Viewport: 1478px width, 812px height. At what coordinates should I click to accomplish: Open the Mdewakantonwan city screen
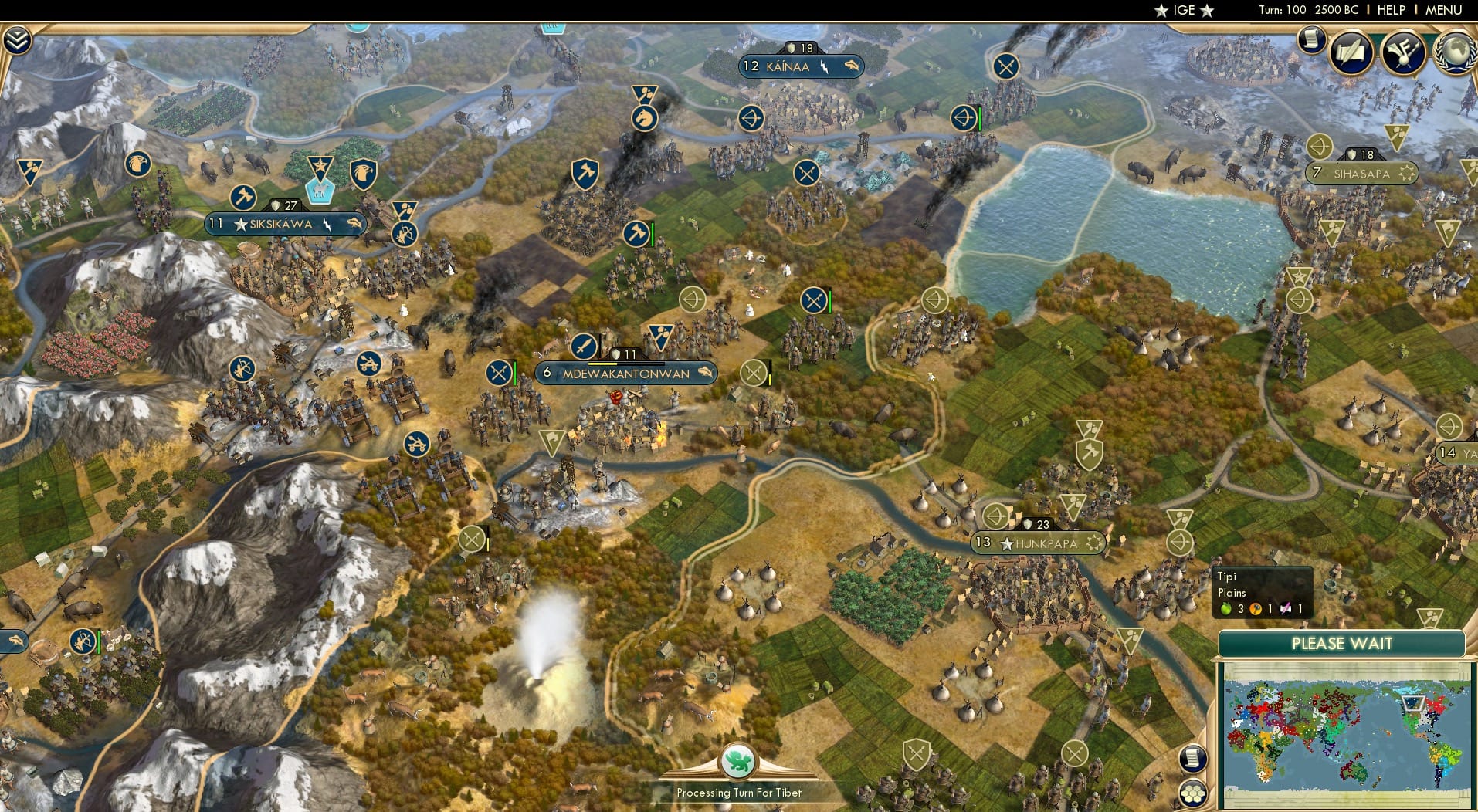625,374
